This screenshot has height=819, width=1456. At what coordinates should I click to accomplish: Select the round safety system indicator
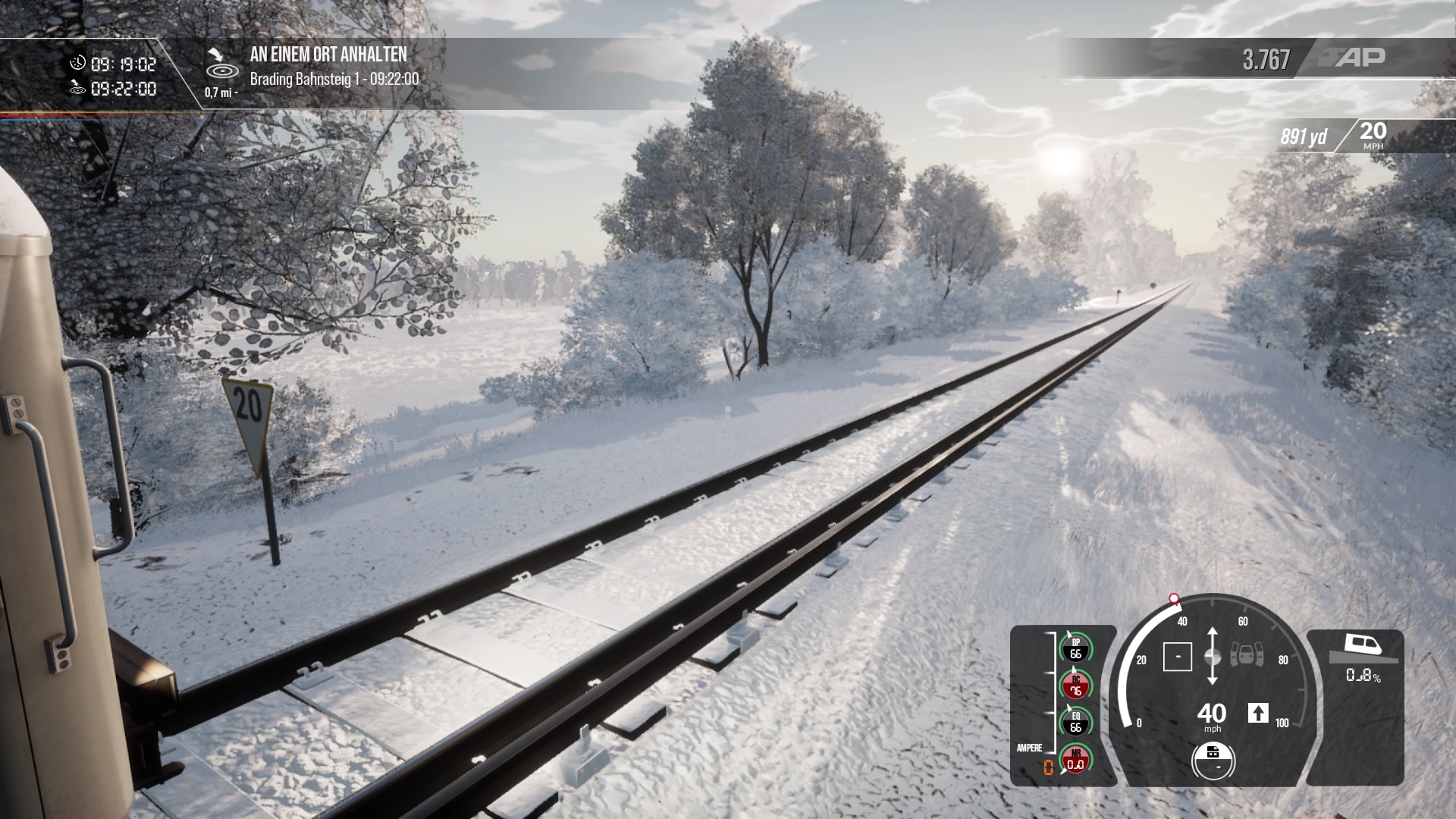1213,760
